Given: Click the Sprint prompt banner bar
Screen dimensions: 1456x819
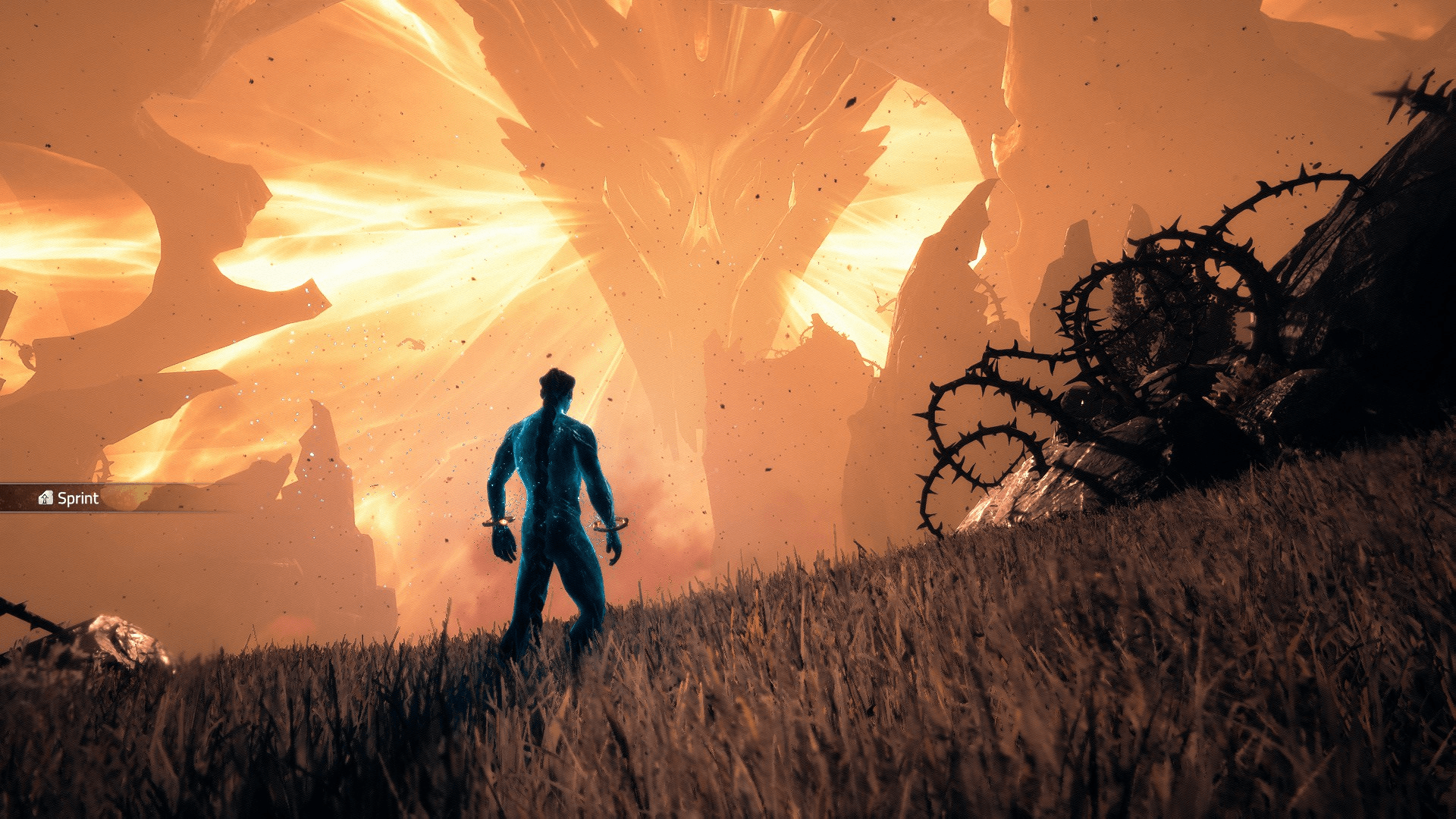Looking at the screenshot, I should pos(114,498).
